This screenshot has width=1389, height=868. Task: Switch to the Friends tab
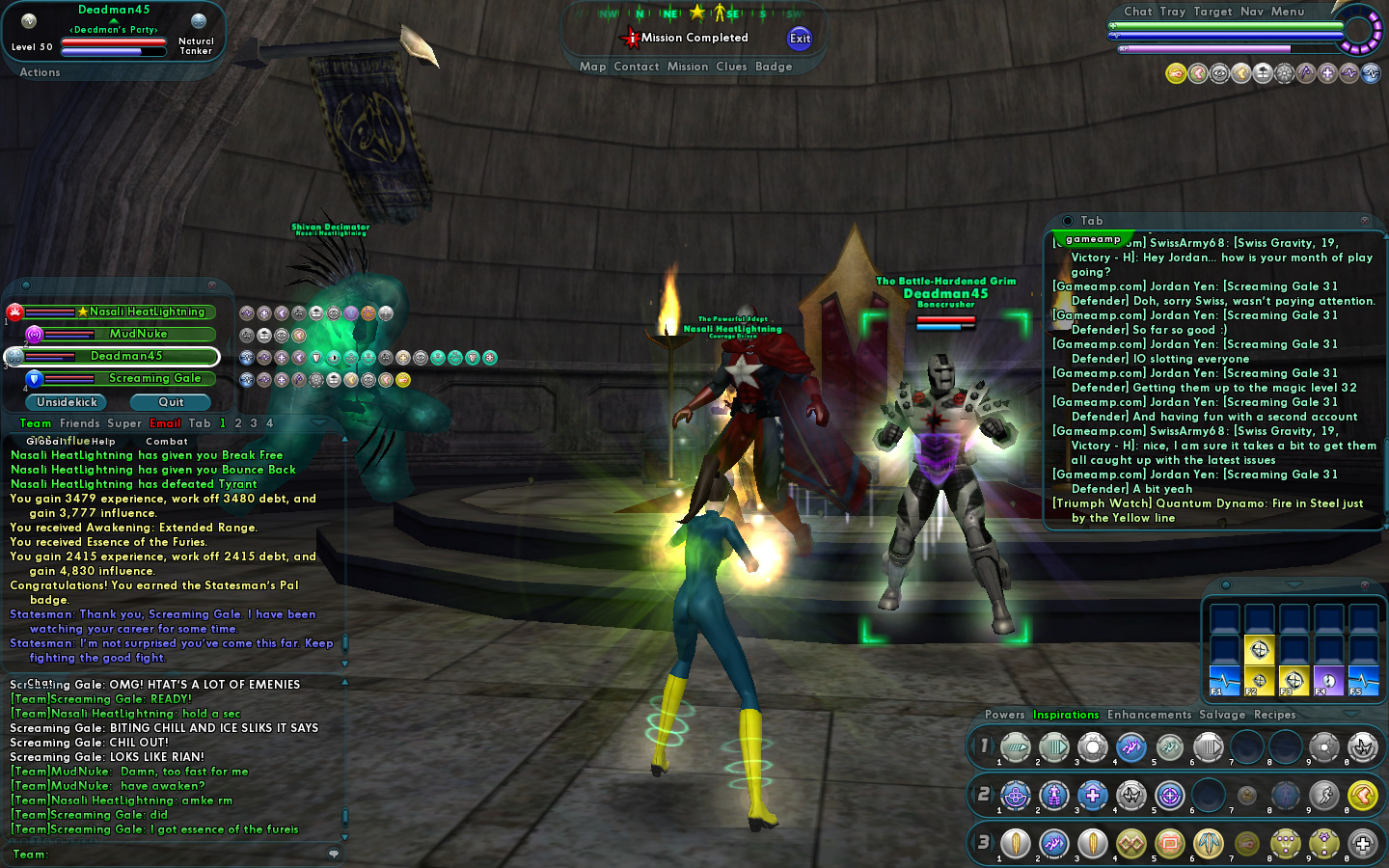[x=79, y=423]
